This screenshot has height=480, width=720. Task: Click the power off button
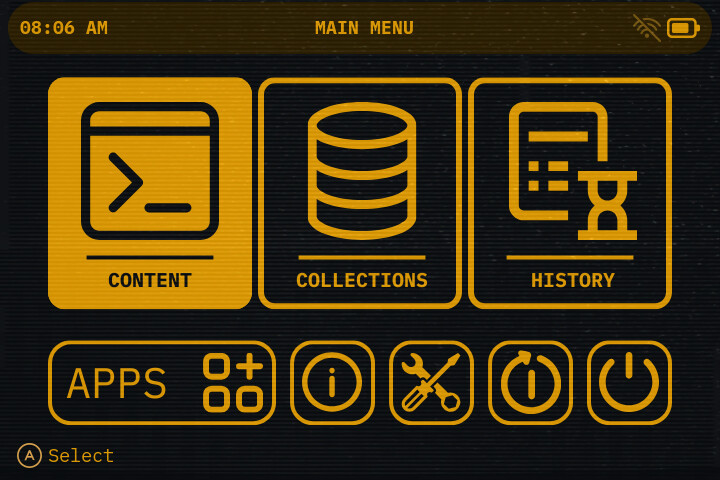[629, 383]
